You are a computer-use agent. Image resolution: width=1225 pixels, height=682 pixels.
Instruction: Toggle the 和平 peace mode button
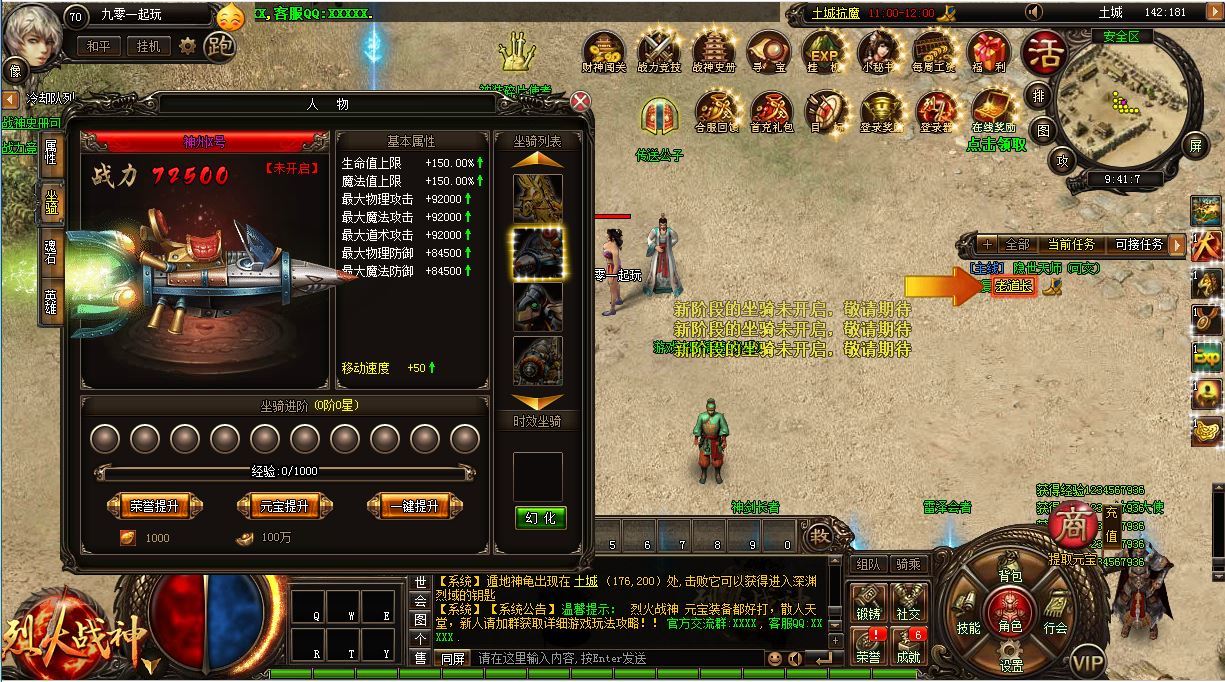point(99,46)
